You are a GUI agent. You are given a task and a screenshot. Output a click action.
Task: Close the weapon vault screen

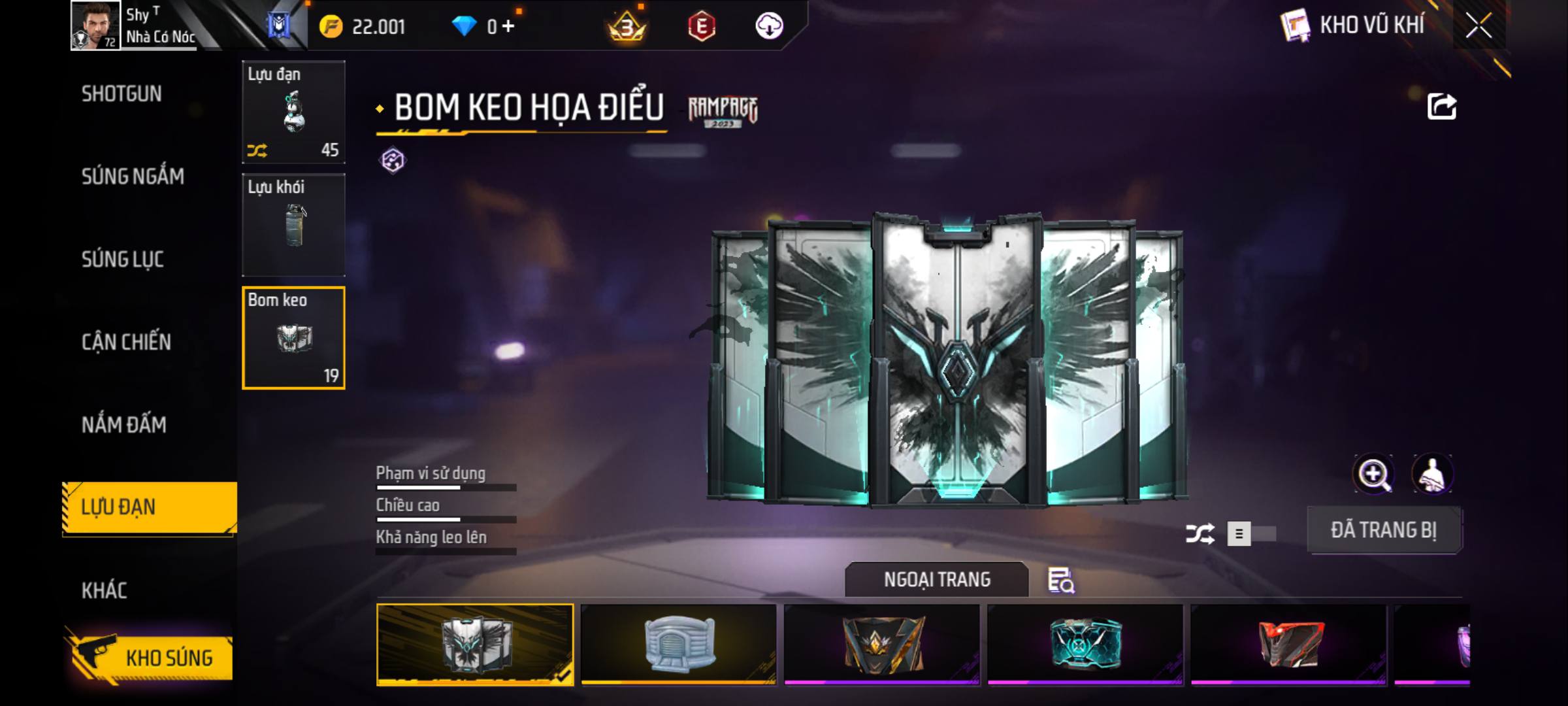pos(1478,26)
